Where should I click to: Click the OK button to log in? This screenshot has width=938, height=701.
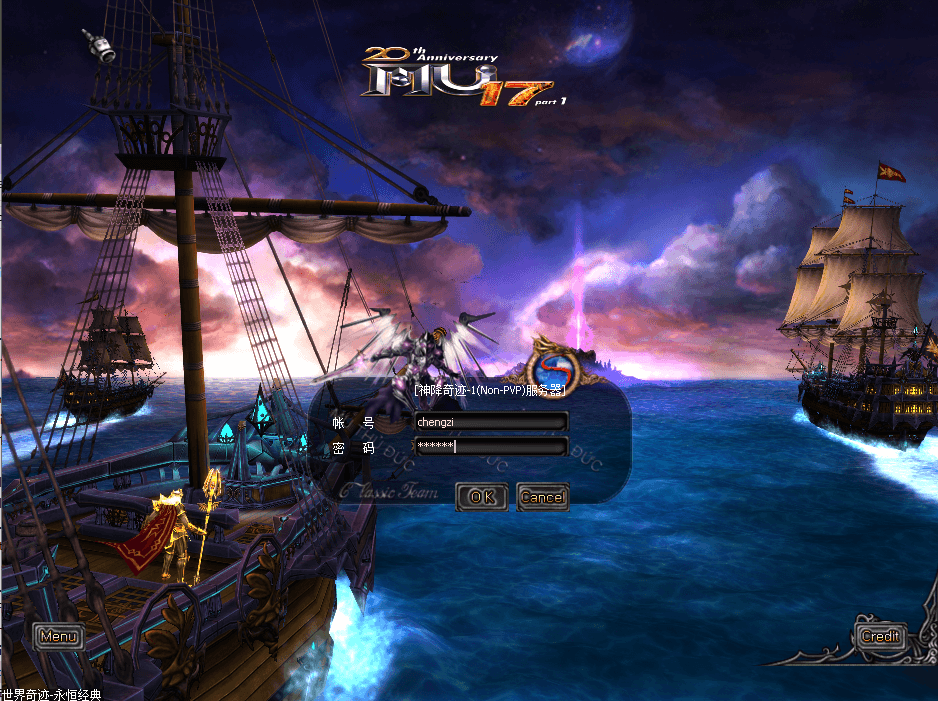481,497
